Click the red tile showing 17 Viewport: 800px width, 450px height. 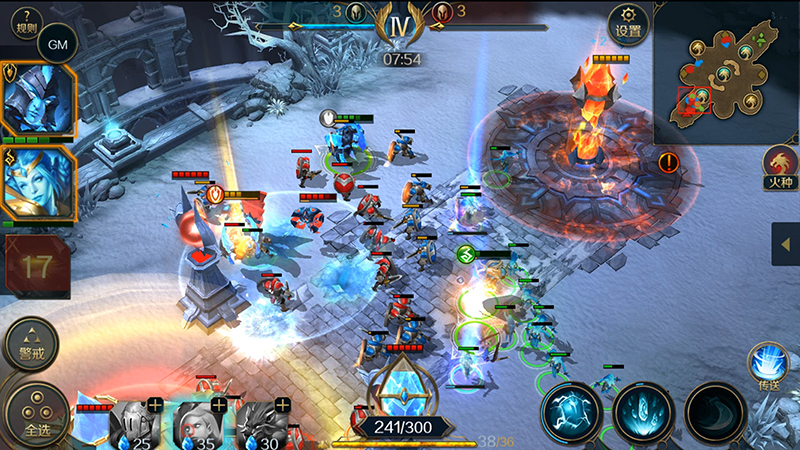tap(37, 267)
